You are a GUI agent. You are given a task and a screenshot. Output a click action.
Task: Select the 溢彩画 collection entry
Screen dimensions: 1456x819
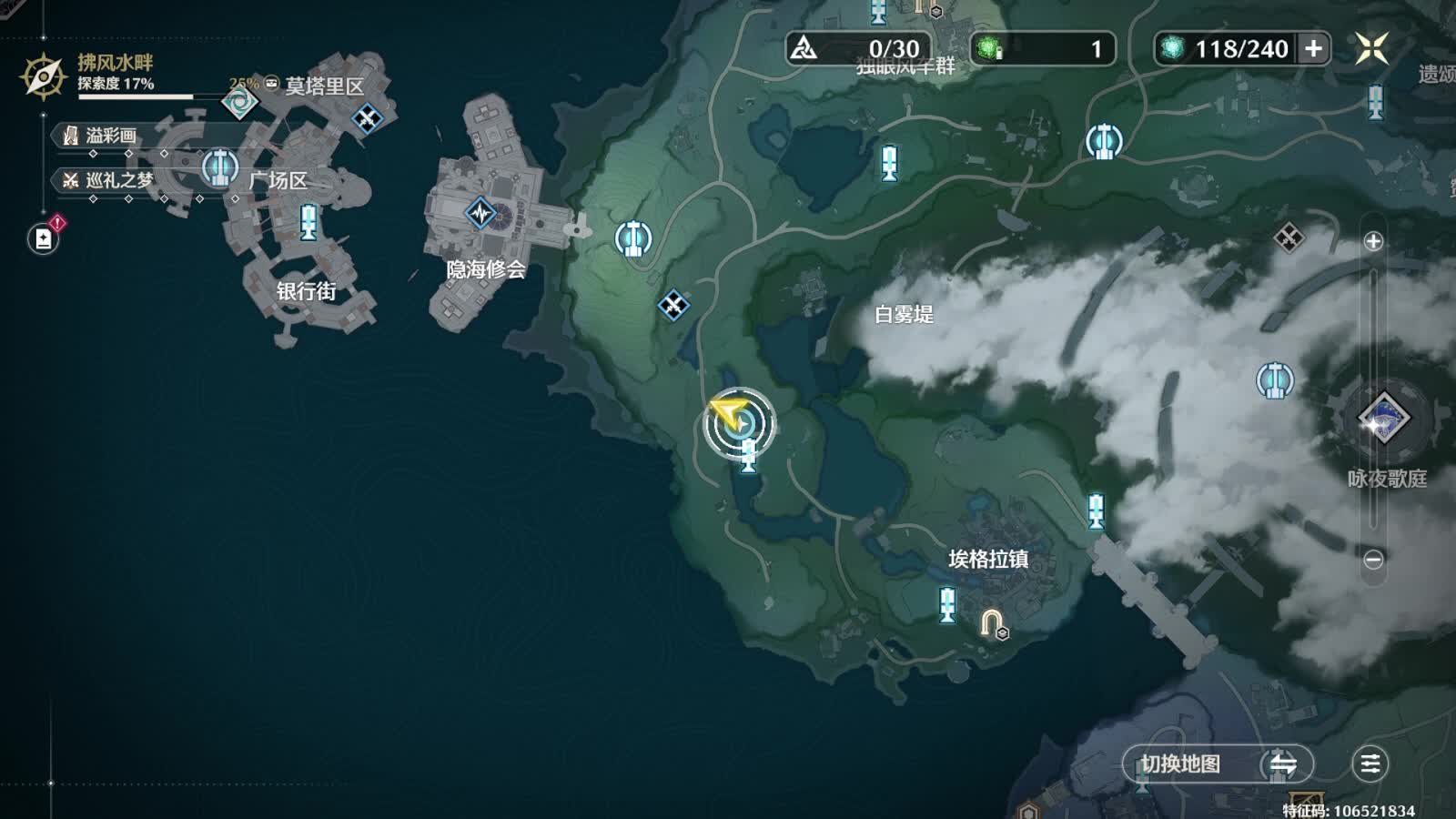[100, 136]
